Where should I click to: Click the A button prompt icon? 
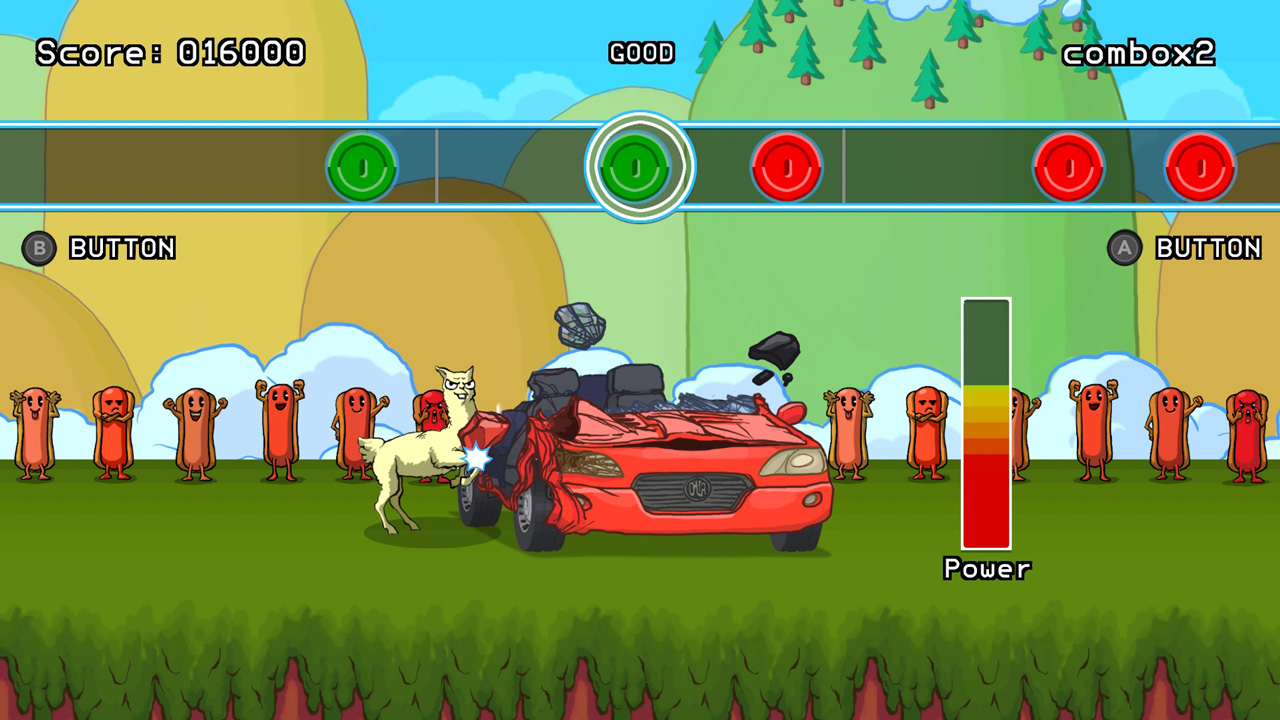tap(1123, 248)
